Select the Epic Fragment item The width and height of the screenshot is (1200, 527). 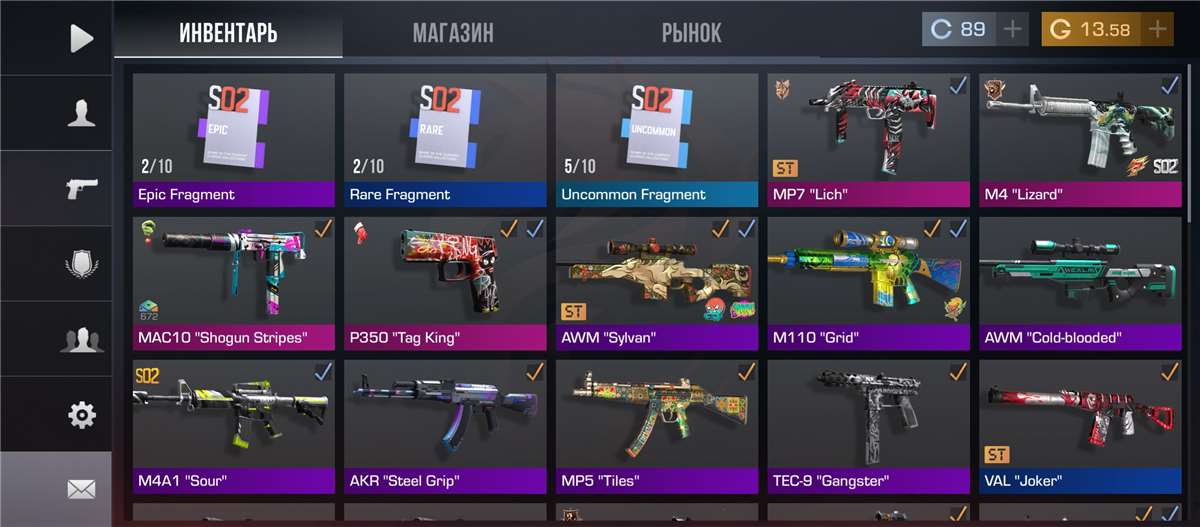point(234,140)
